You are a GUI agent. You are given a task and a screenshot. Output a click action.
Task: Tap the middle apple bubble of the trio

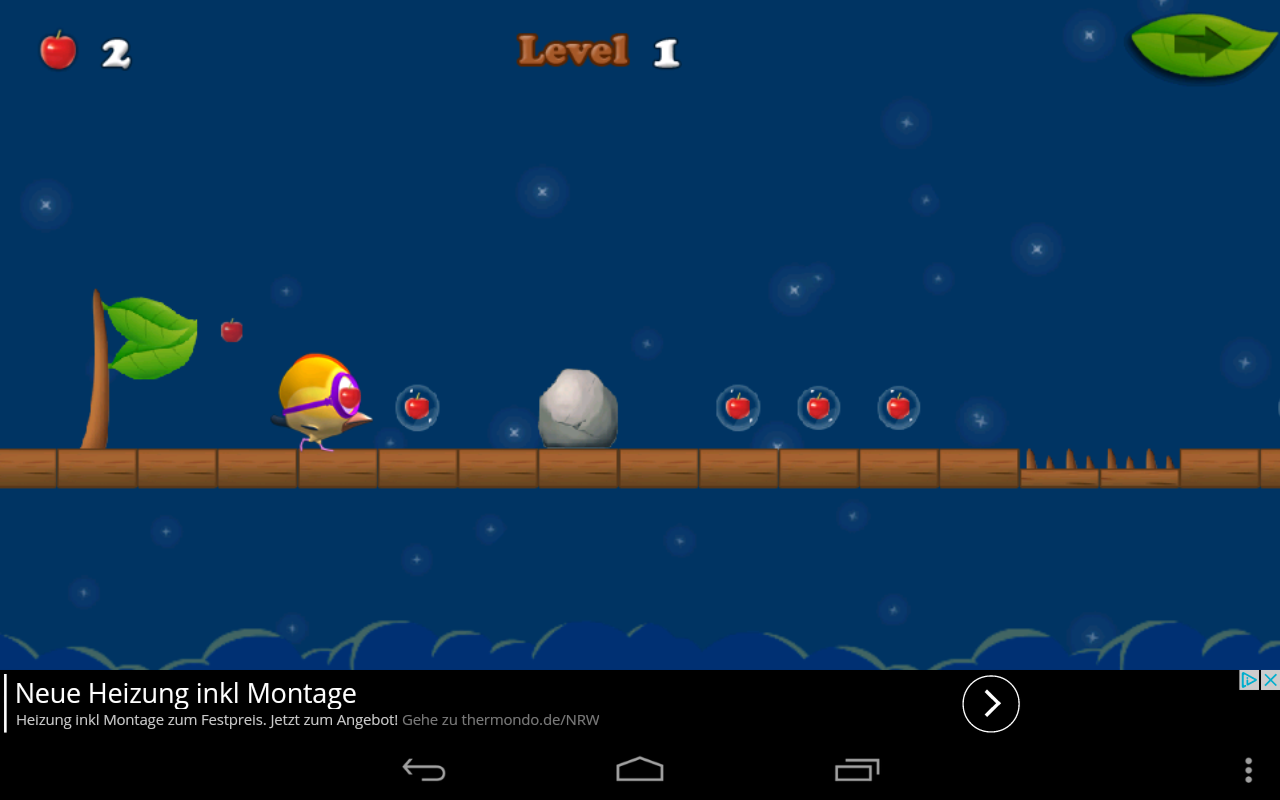click(x=818, y=406)
